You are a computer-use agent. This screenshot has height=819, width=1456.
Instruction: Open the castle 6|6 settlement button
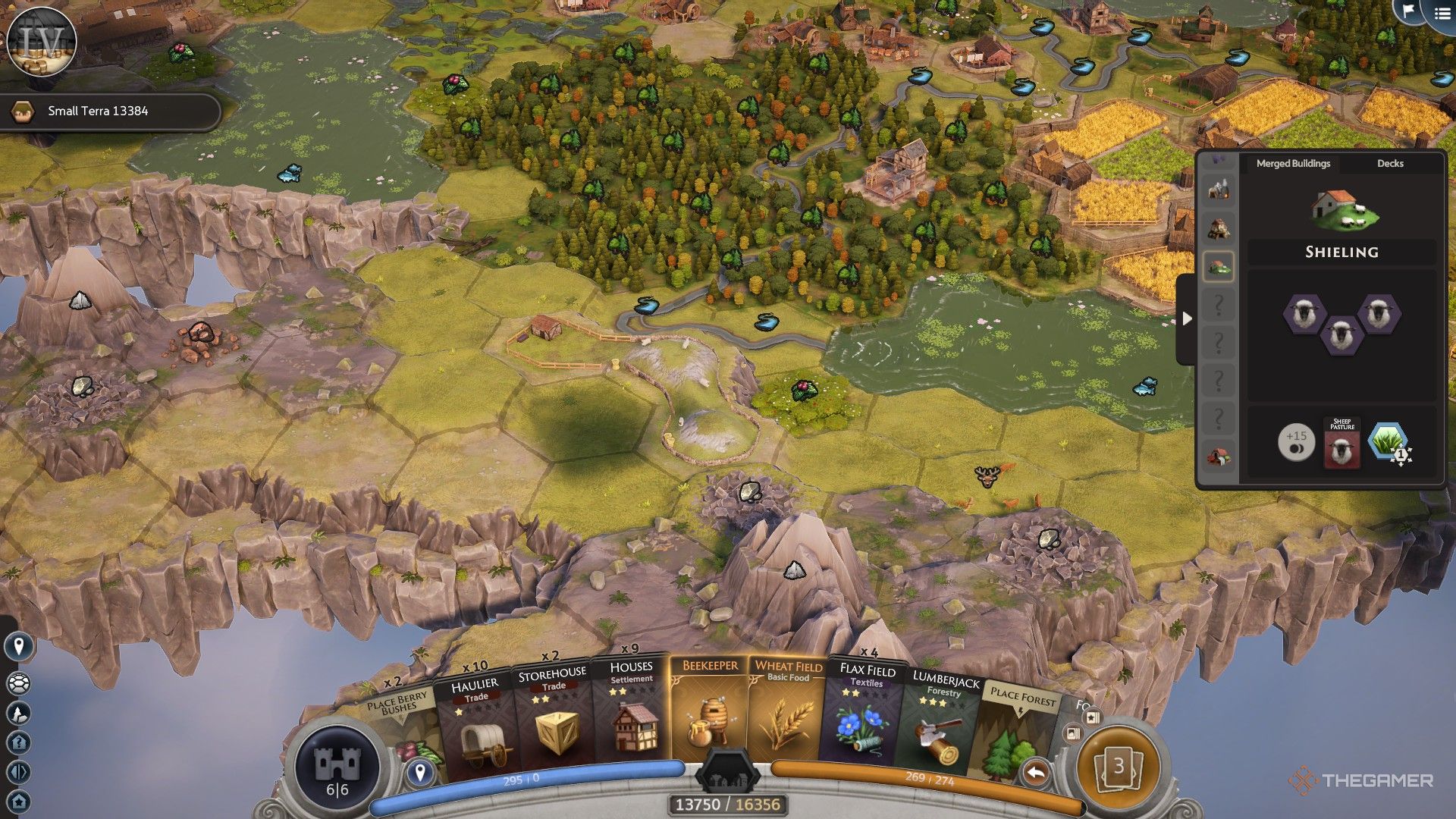(337, 767)
